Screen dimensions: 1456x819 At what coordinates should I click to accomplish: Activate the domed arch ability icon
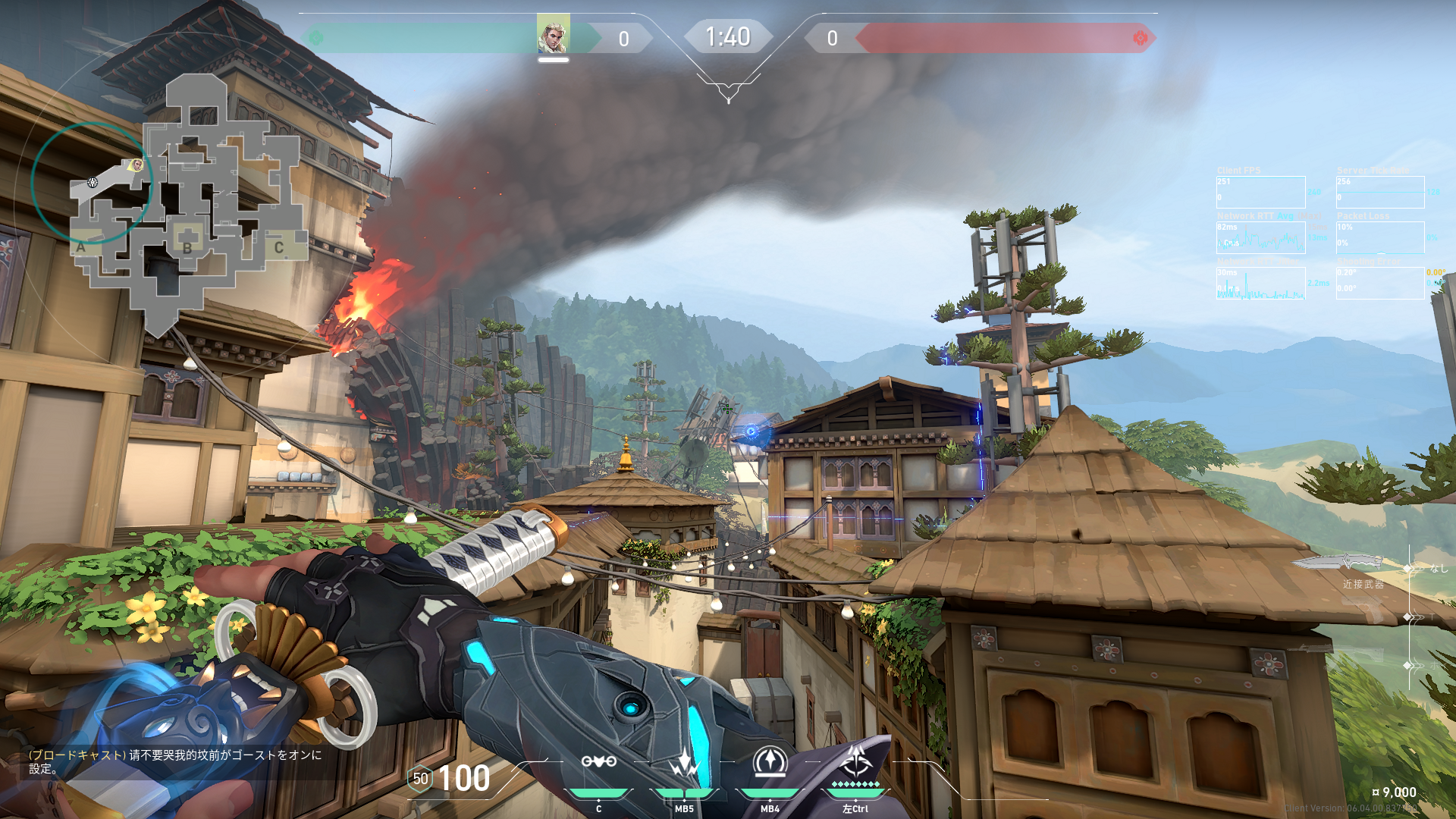[x=770, y=761]
